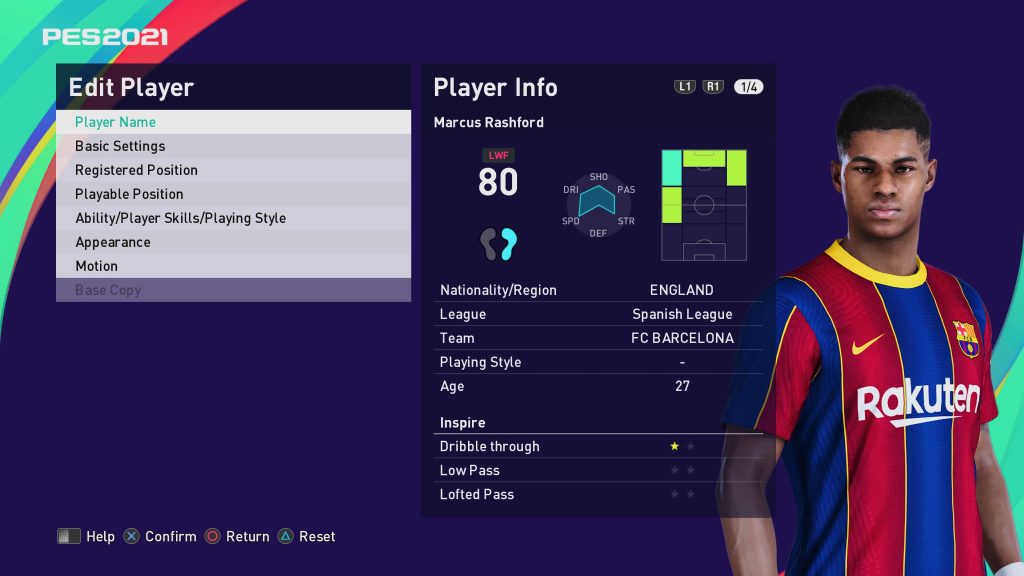The height and width of the screenshot is (576, 1024).
Task: Select the Player Name menu entry
Action: 233,122
